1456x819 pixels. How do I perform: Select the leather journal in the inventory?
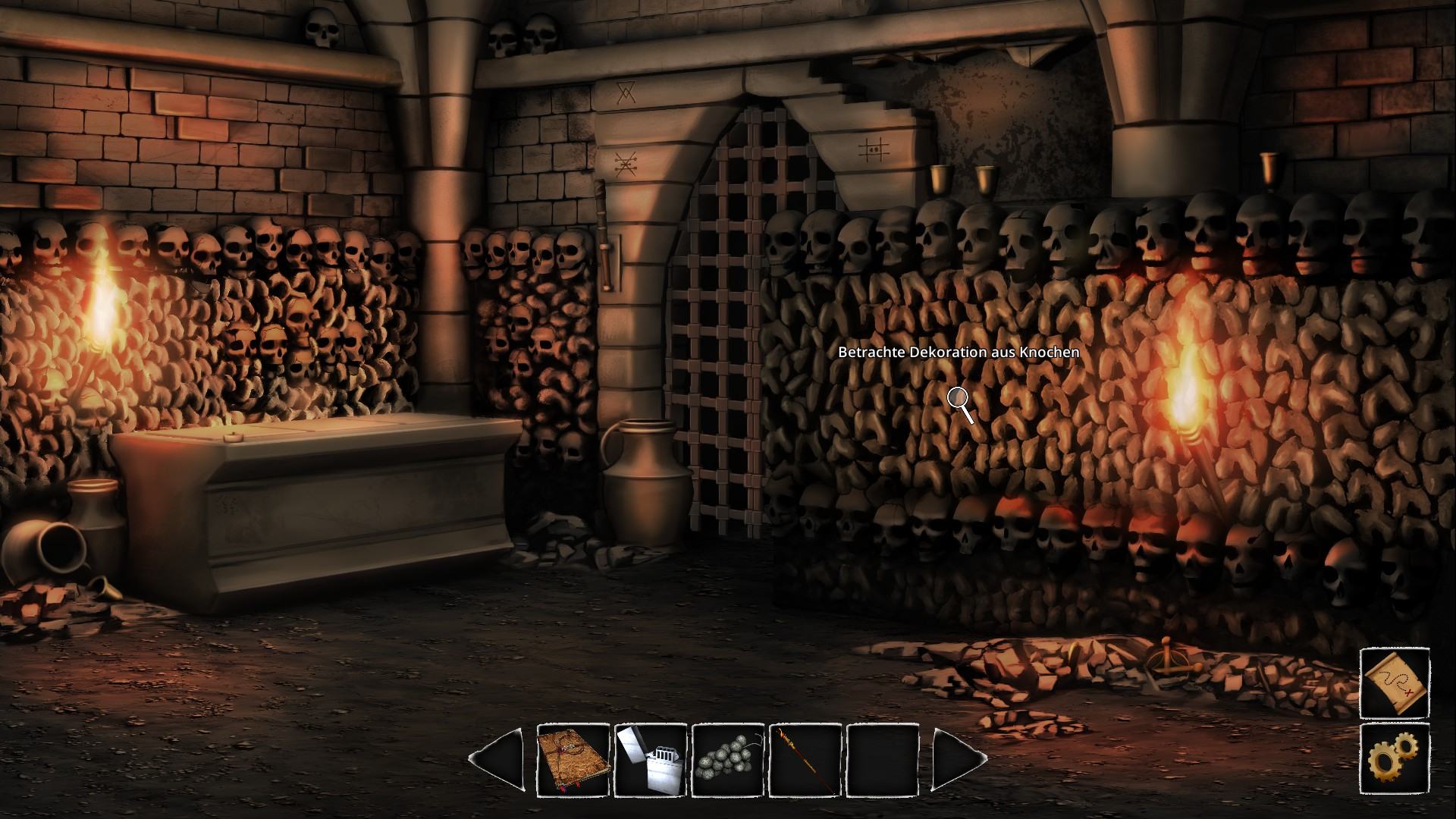[573, 760]
